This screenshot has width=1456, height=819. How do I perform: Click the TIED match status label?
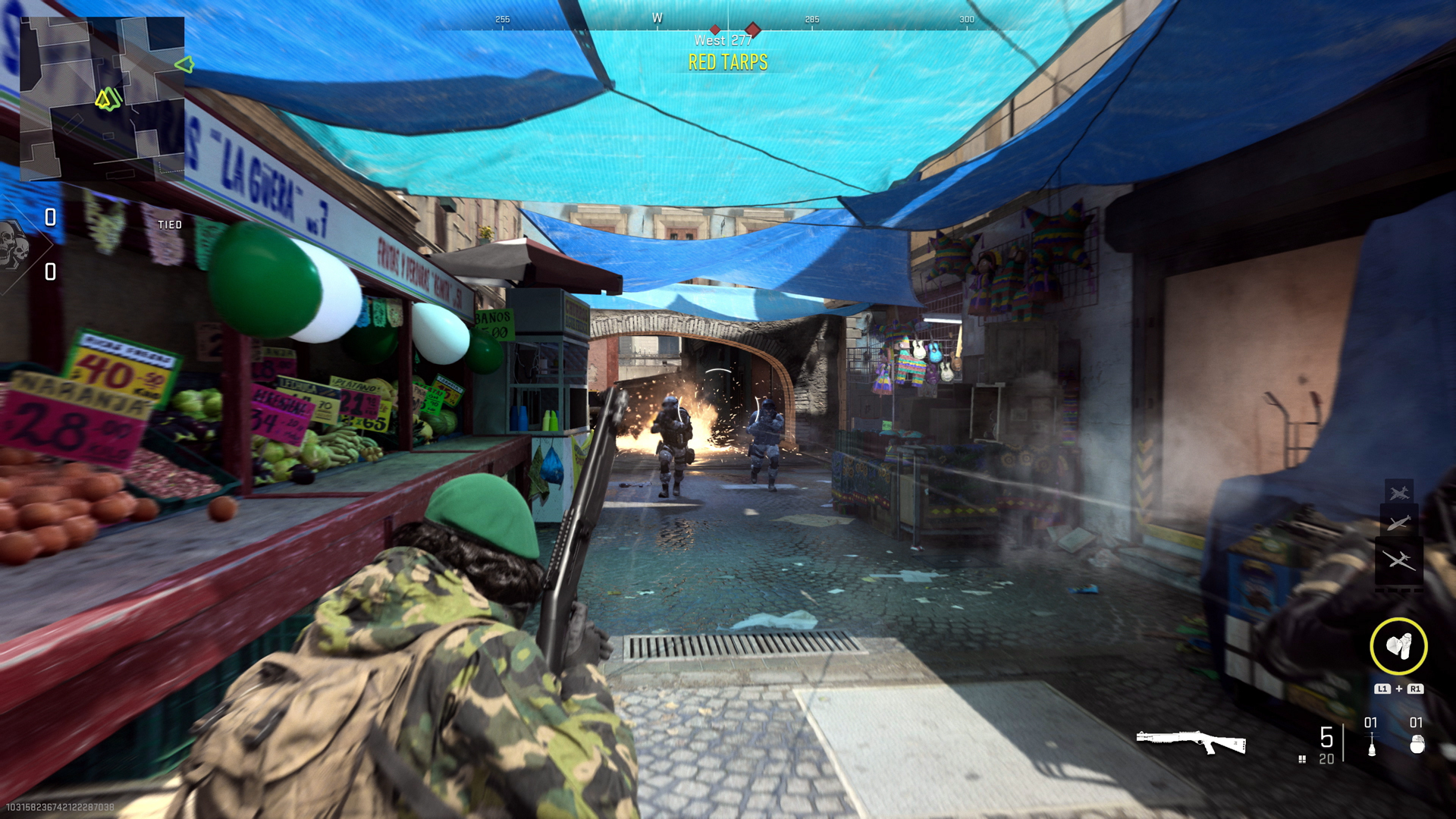(x=171, y=224)
